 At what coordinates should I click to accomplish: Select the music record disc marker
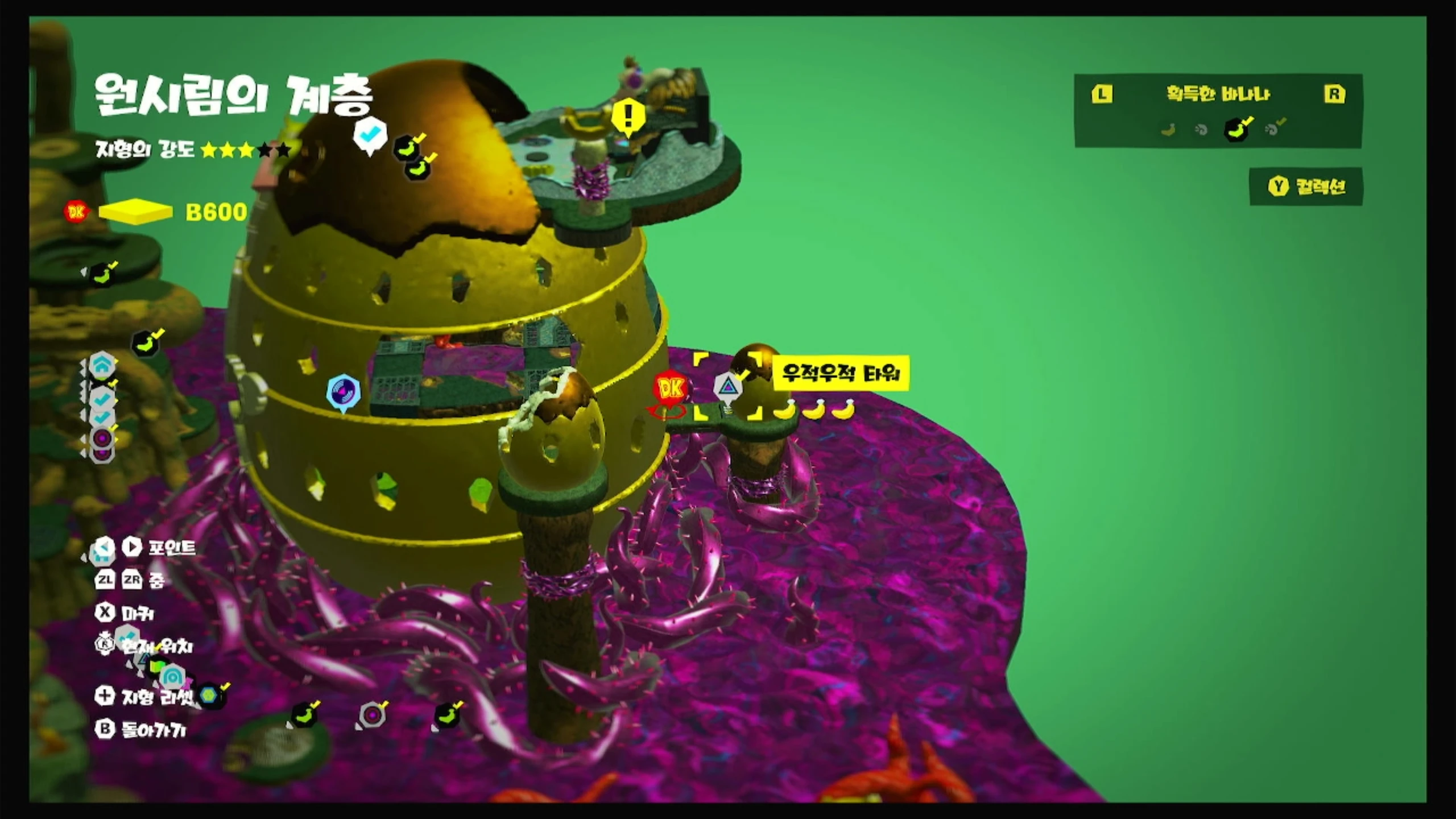coord(344,392)
